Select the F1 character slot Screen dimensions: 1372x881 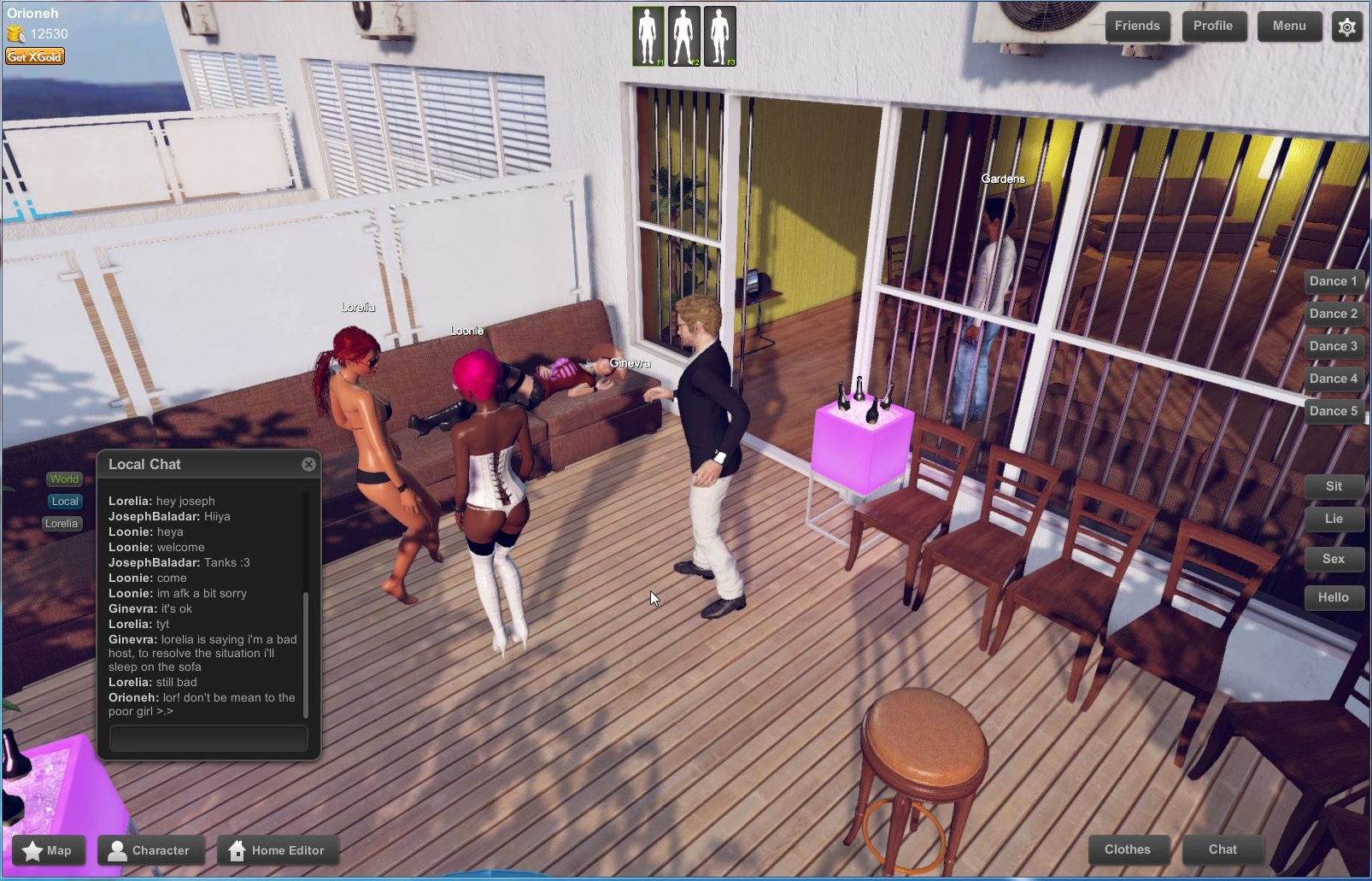(x=649, y=36)
